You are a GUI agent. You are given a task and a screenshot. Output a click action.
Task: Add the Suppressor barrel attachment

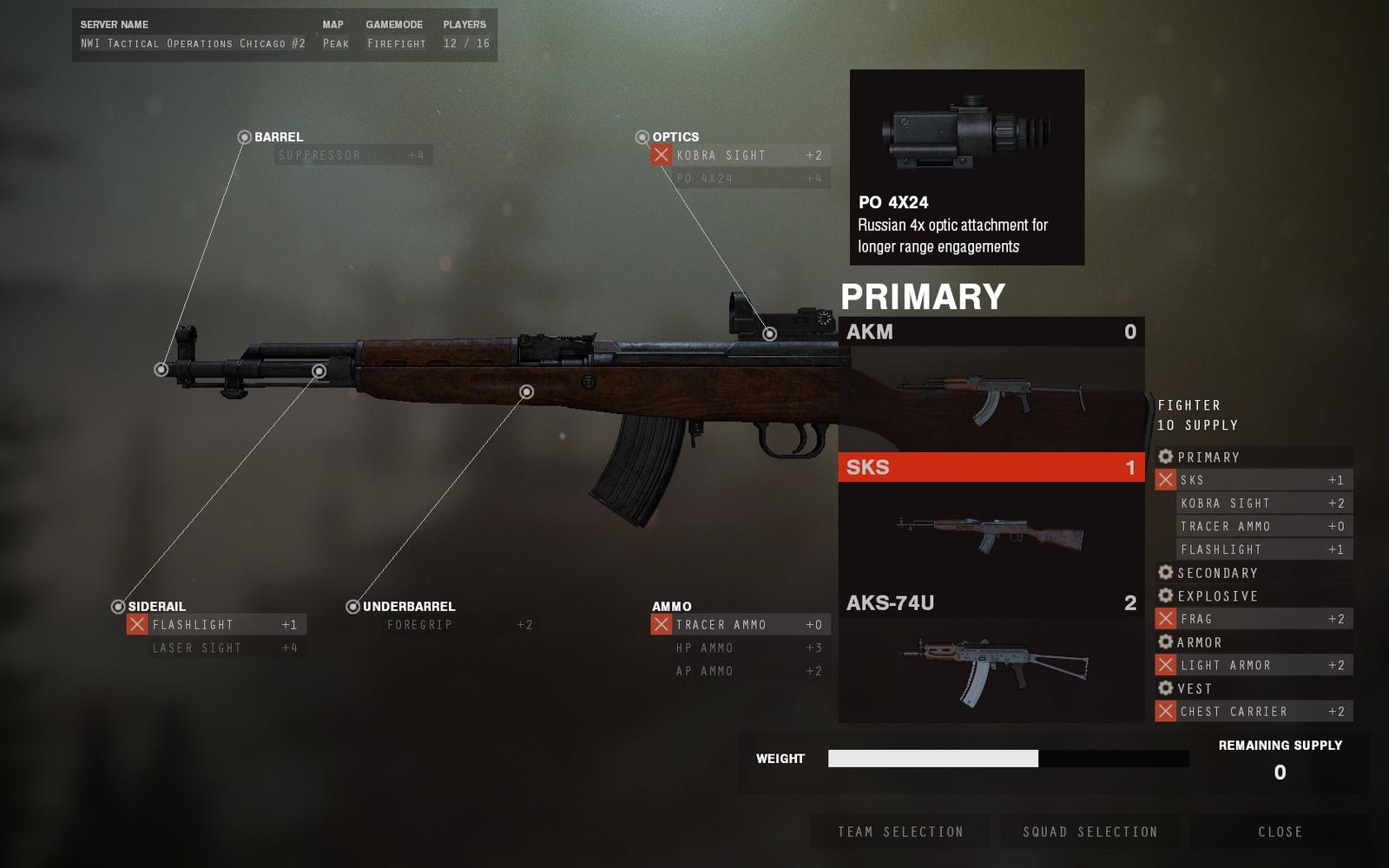point(352,155)
